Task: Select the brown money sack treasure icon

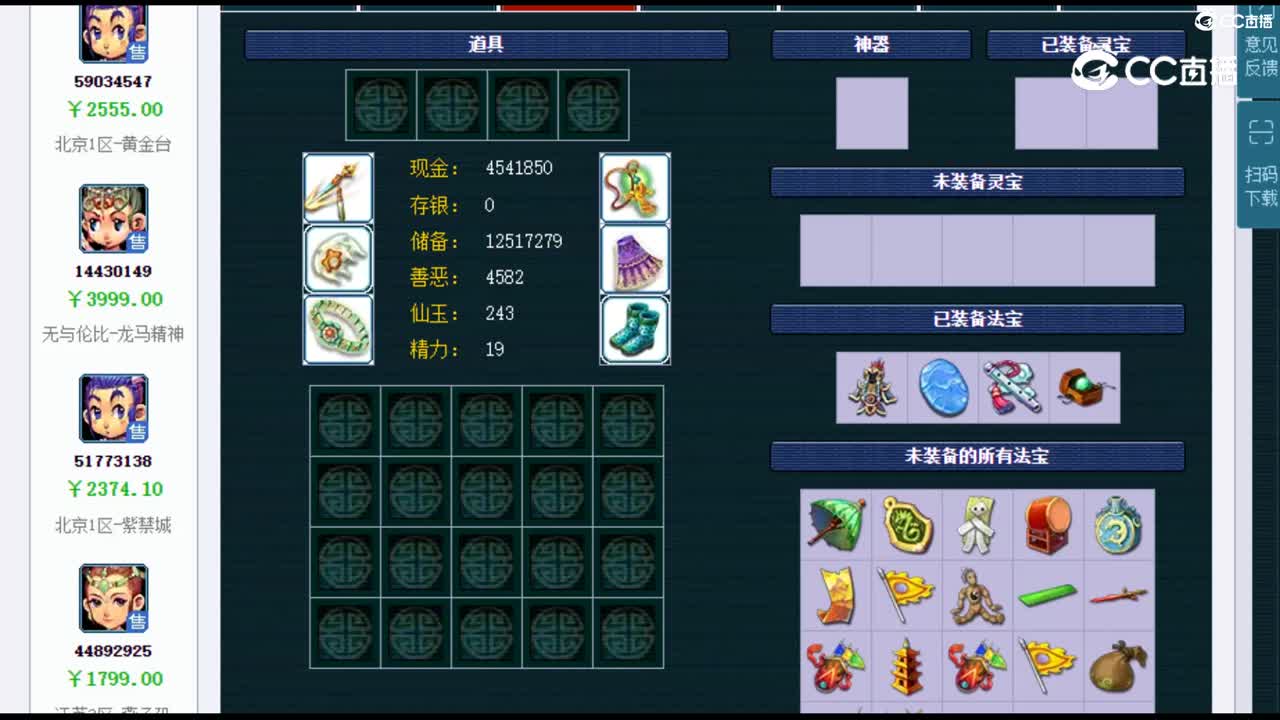Action: (1119, 665)
